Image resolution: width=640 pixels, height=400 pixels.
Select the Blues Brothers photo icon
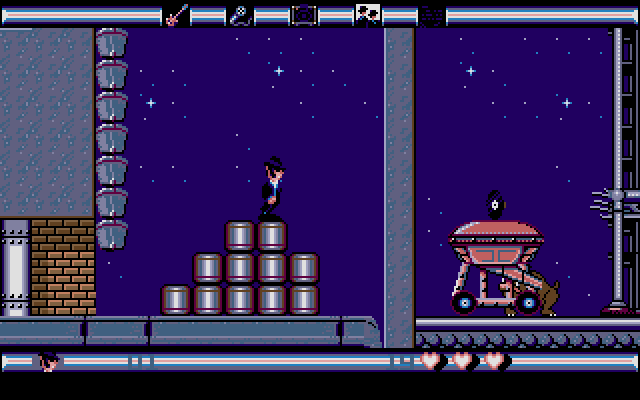pyautogui.click(x=367, y=14)
